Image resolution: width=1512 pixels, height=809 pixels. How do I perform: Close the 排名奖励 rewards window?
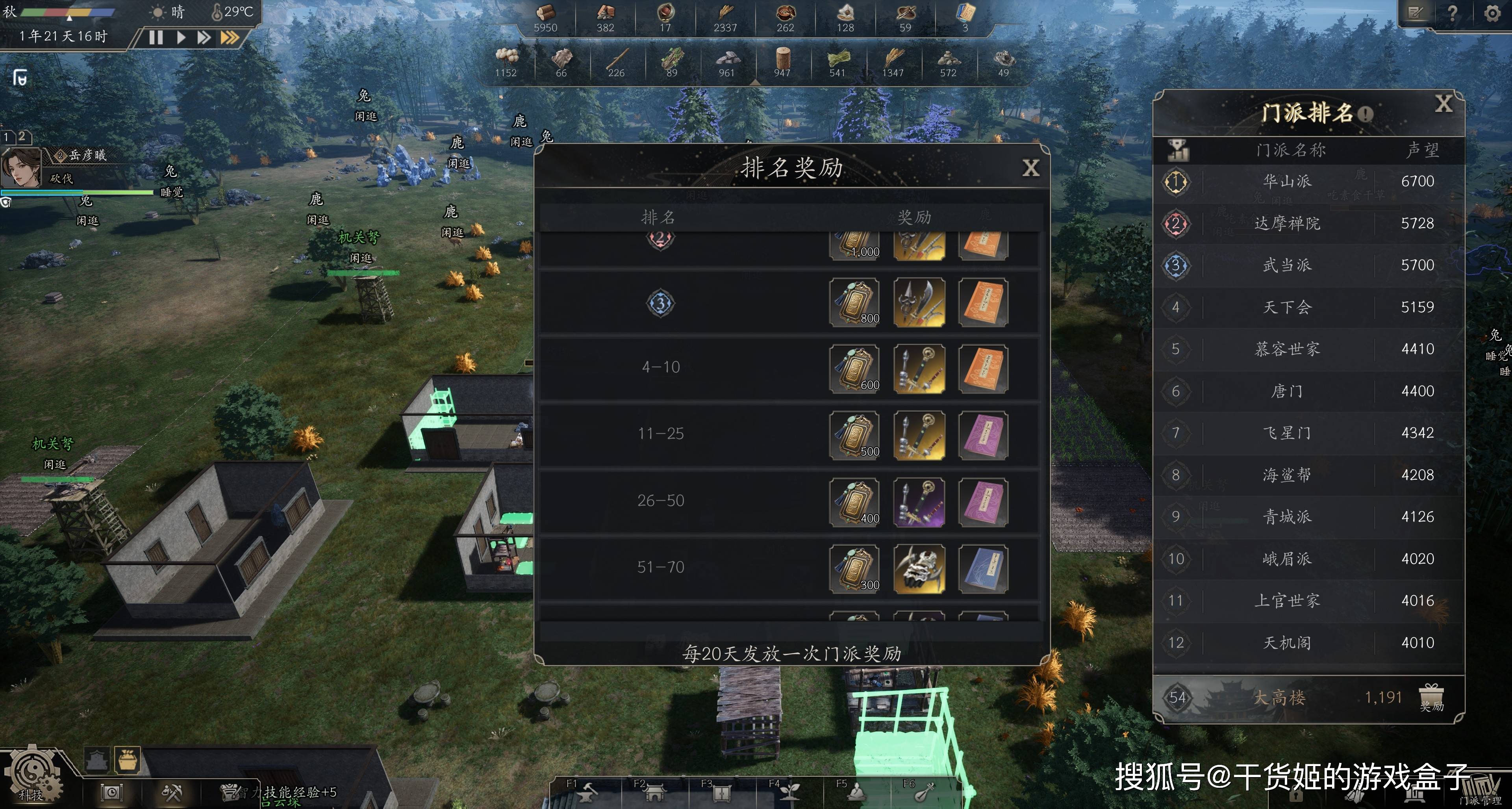tap(1030, 169)
